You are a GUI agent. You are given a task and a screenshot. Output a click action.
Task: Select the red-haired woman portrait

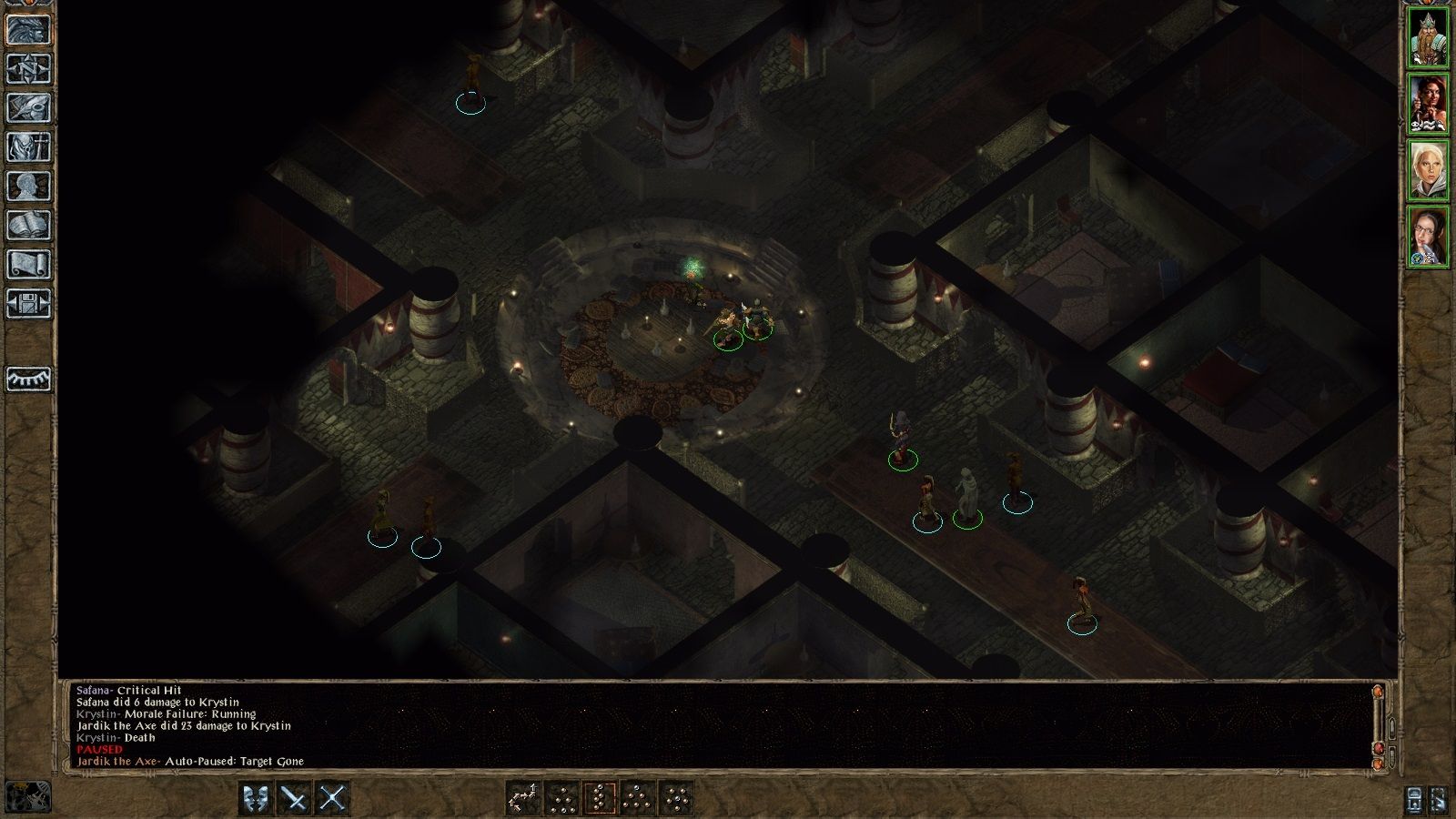pyautogui.click(x=1428, y=105)
